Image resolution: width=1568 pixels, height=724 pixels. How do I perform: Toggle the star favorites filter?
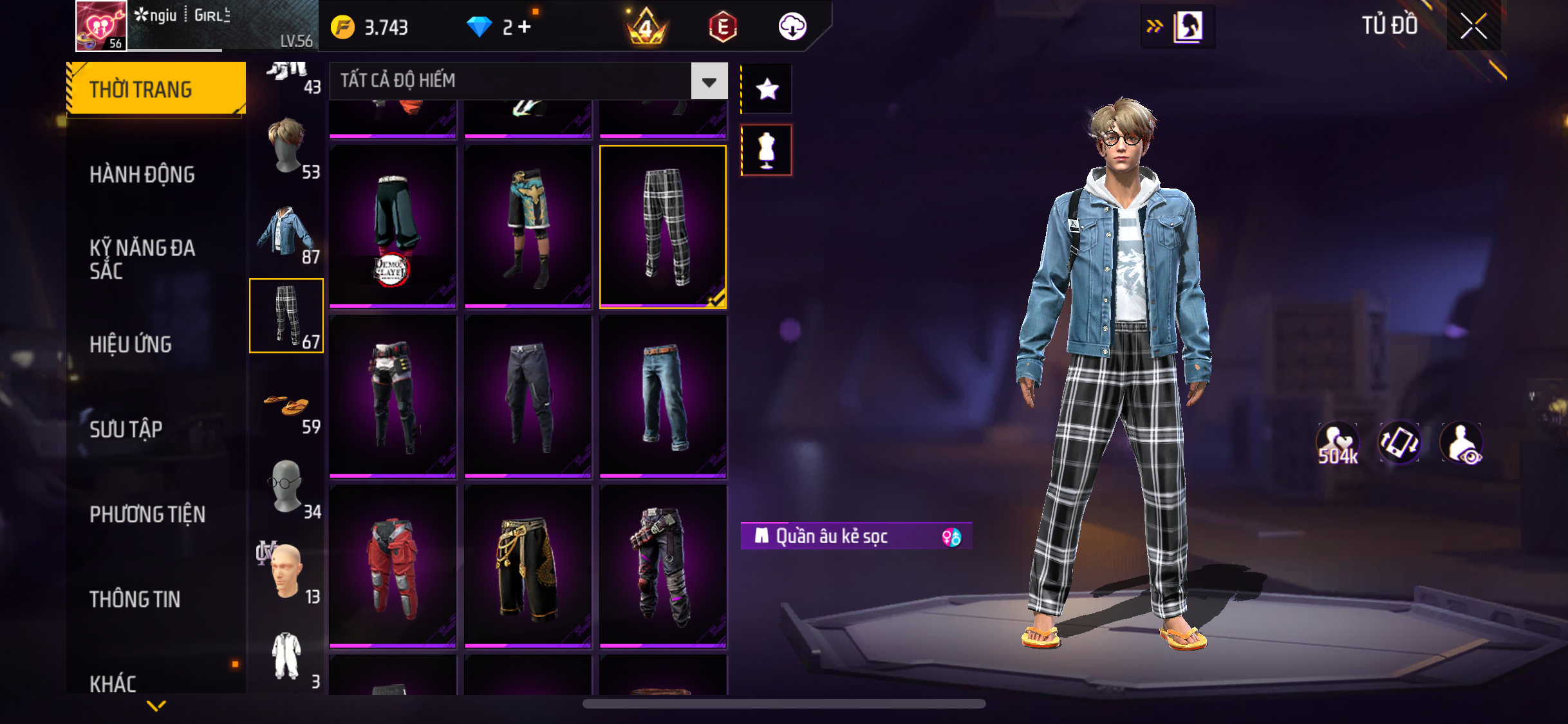(767, 89)
